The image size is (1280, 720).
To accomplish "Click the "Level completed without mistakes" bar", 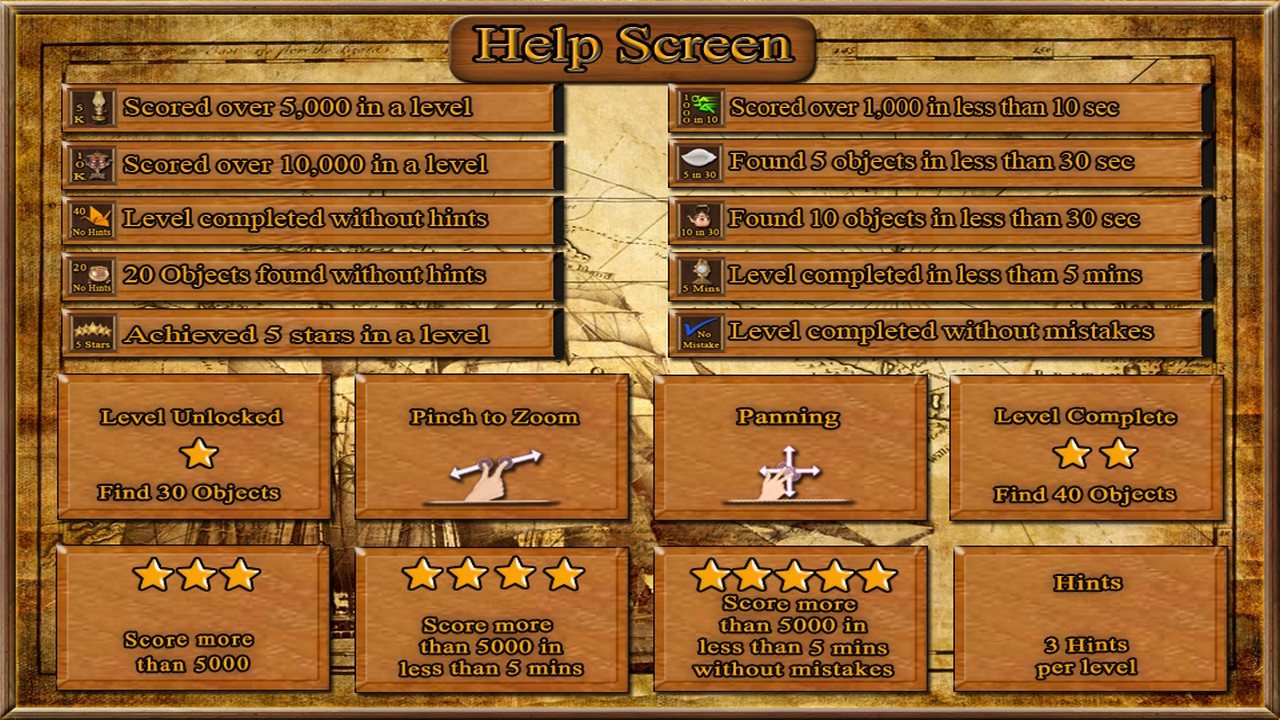I will (x=940, y=330).
